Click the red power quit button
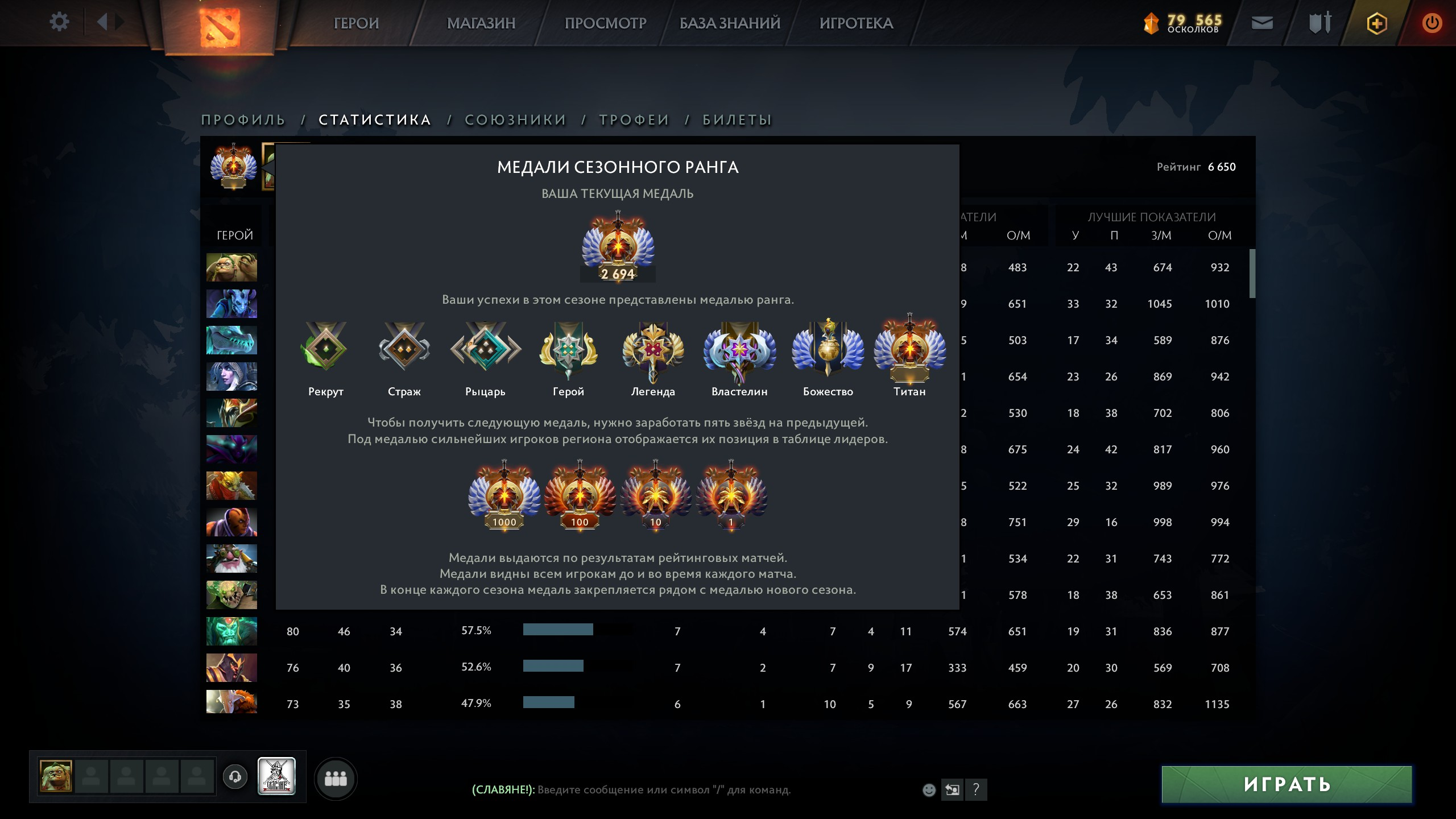The height and width of the screenshot is (819, 1456). pyautogui.click(x=1432, y=23)
